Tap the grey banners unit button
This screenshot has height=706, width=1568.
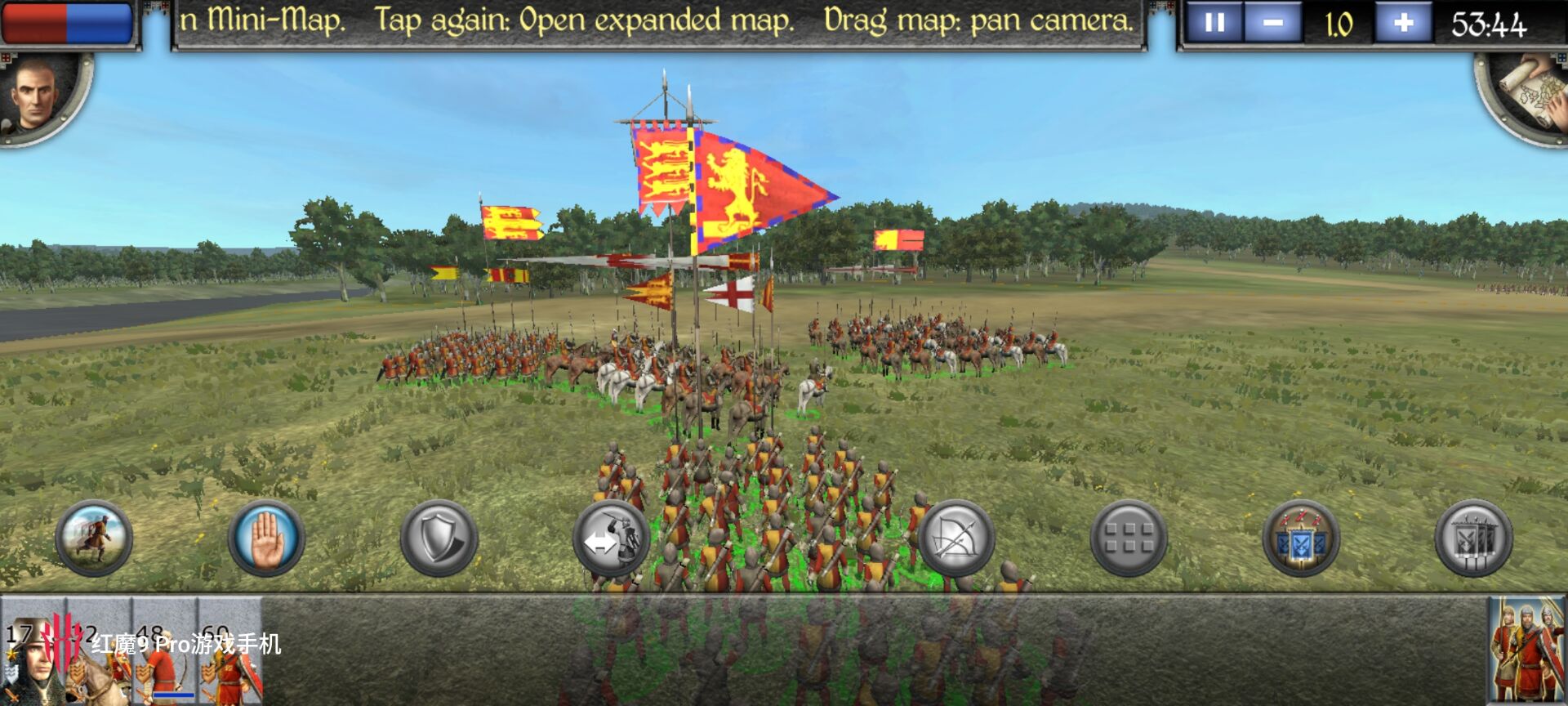[x=1472, y=538]
